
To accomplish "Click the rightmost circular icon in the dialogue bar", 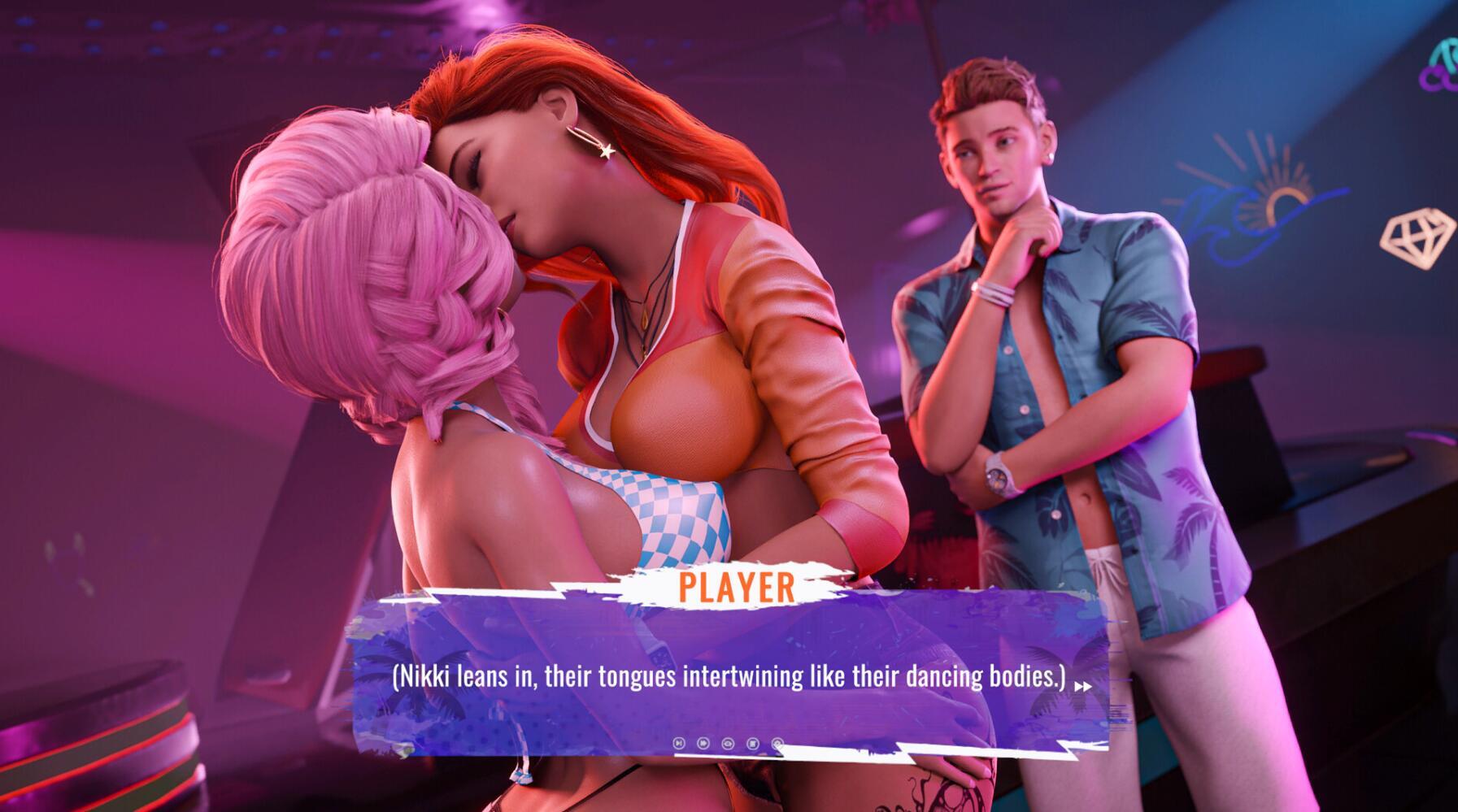I will [777, 743].
